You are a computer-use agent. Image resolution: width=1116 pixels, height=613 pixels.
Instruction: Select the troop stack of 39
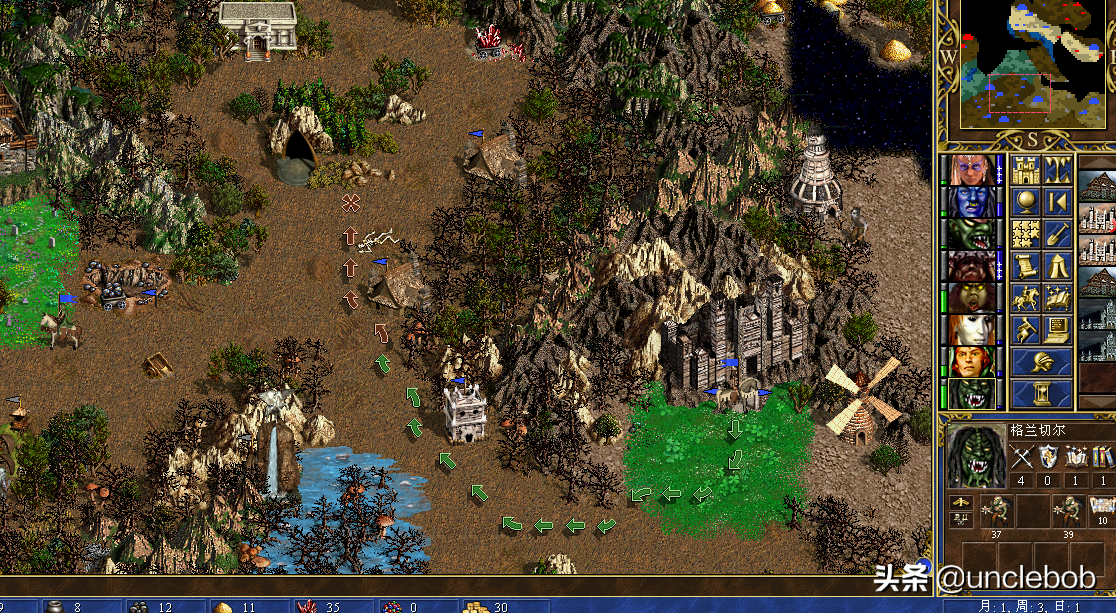tap(1069, 511)
